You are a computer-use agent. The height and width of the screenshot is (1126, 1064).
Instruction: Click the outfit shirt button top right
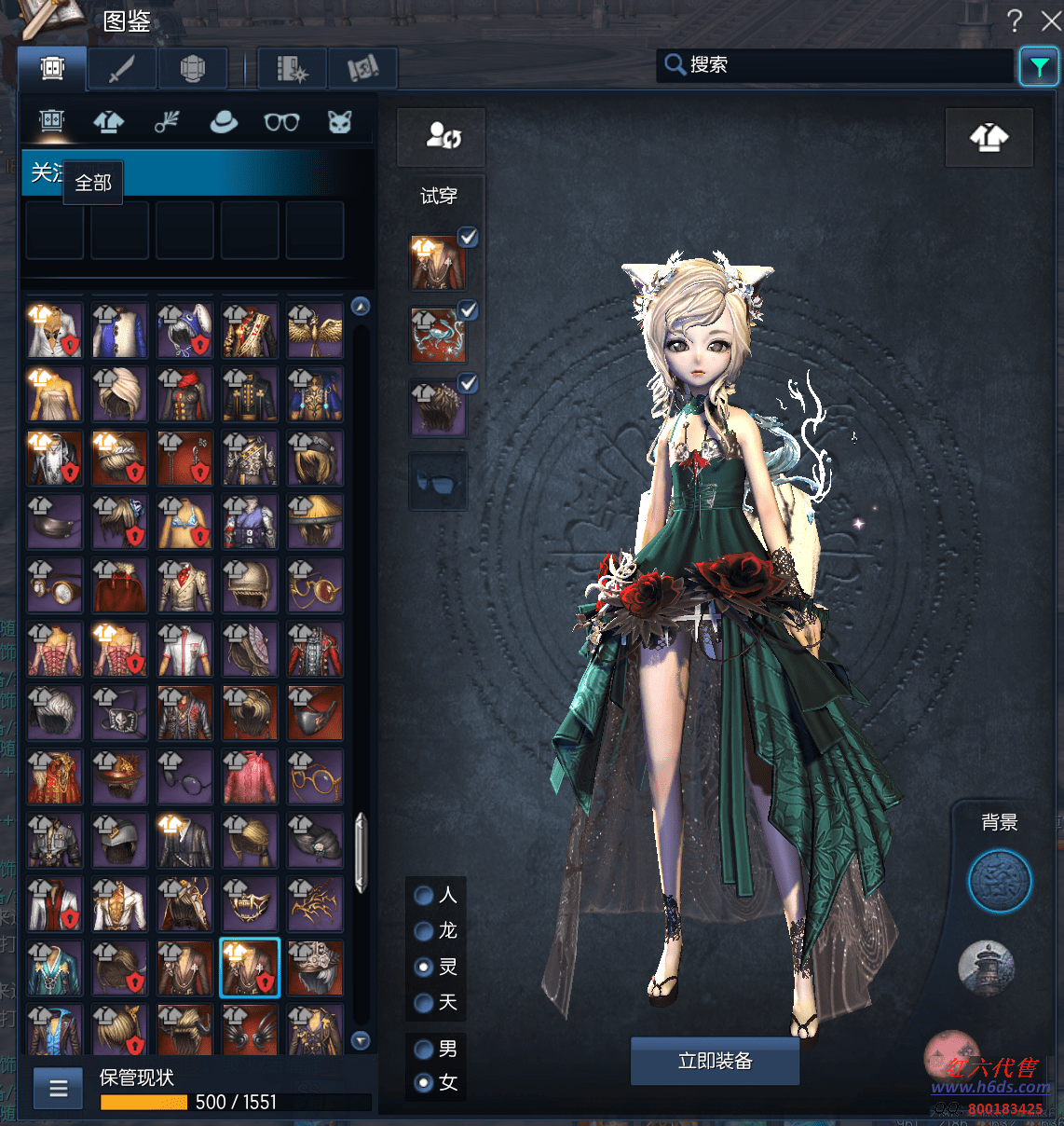coord(989,138)
